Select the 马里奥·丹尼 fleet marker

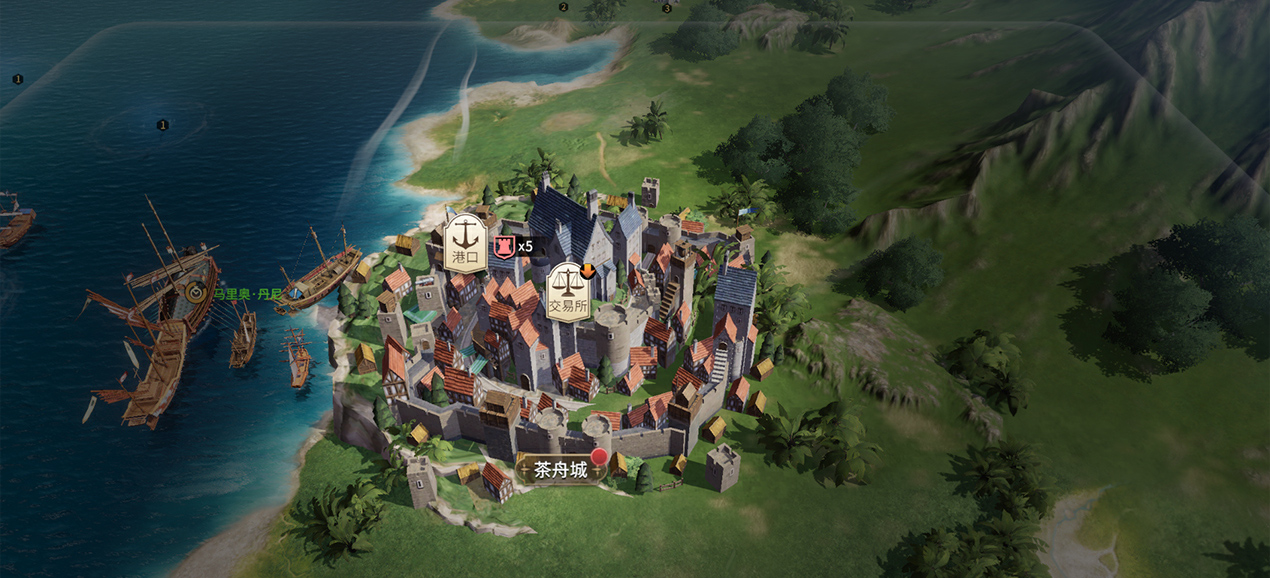[x=196, y=293]
